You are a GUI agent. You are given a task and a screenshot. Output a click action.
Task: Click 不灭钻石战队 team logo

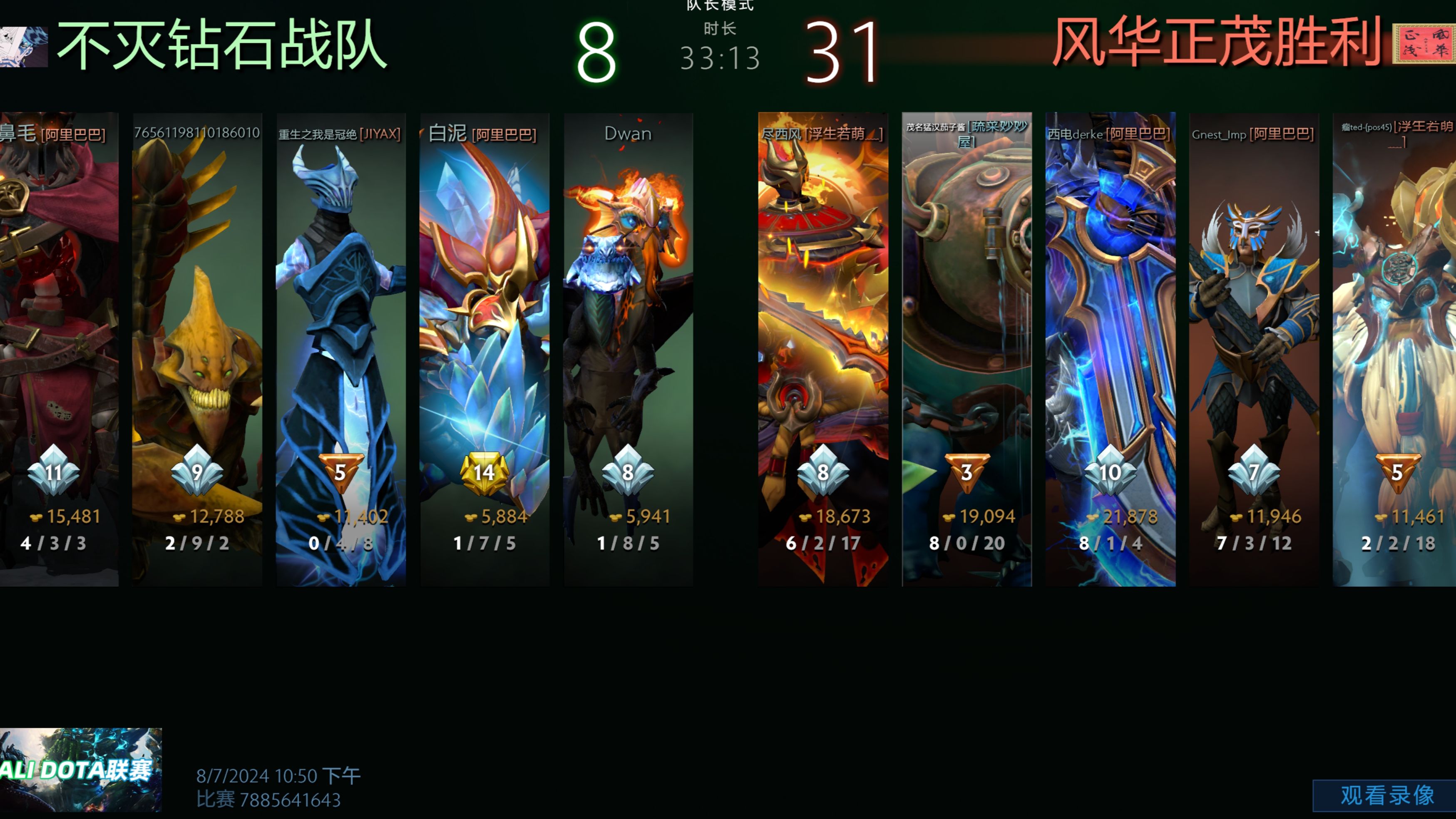tap(24, 47)
